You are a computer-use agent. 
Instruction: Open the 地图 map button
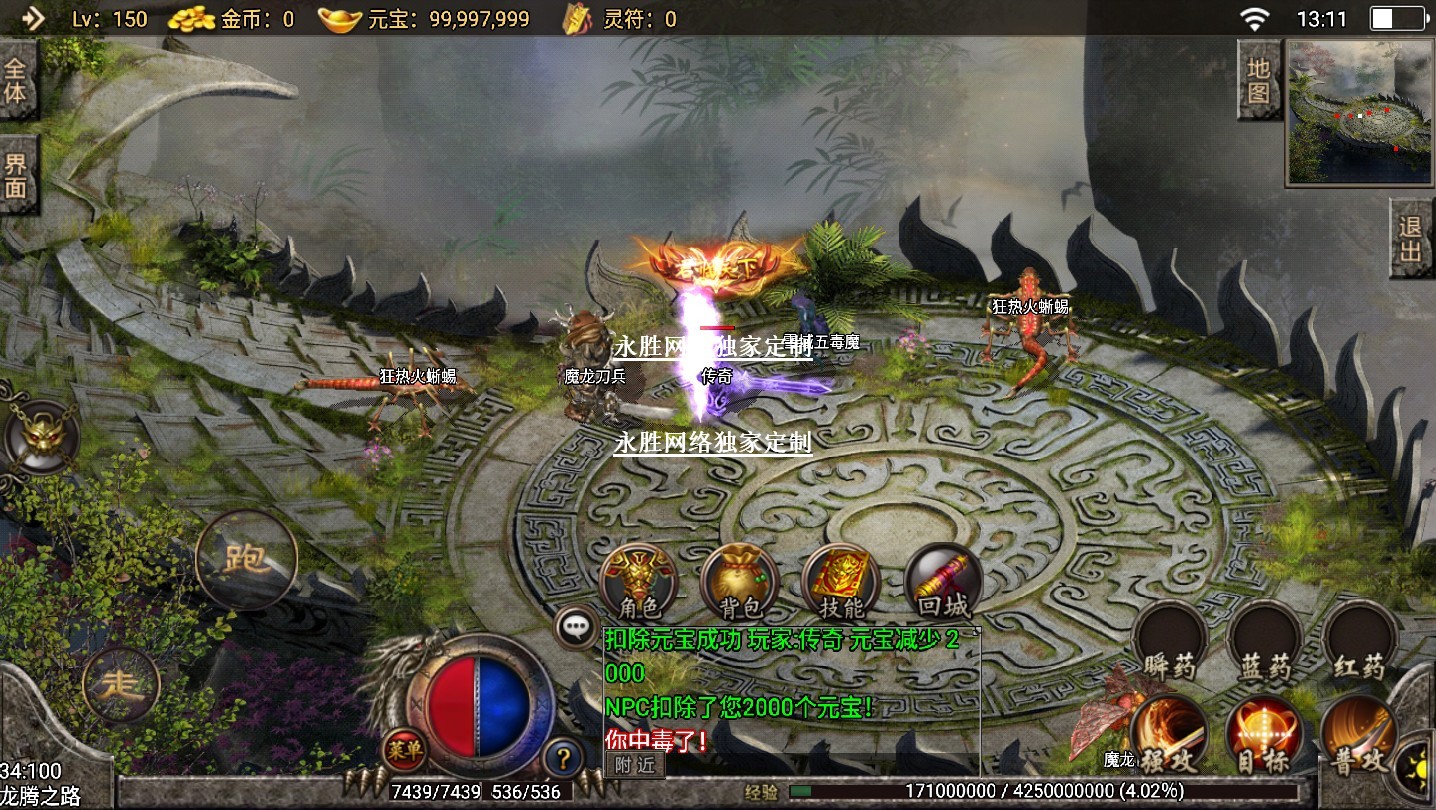1259,81
